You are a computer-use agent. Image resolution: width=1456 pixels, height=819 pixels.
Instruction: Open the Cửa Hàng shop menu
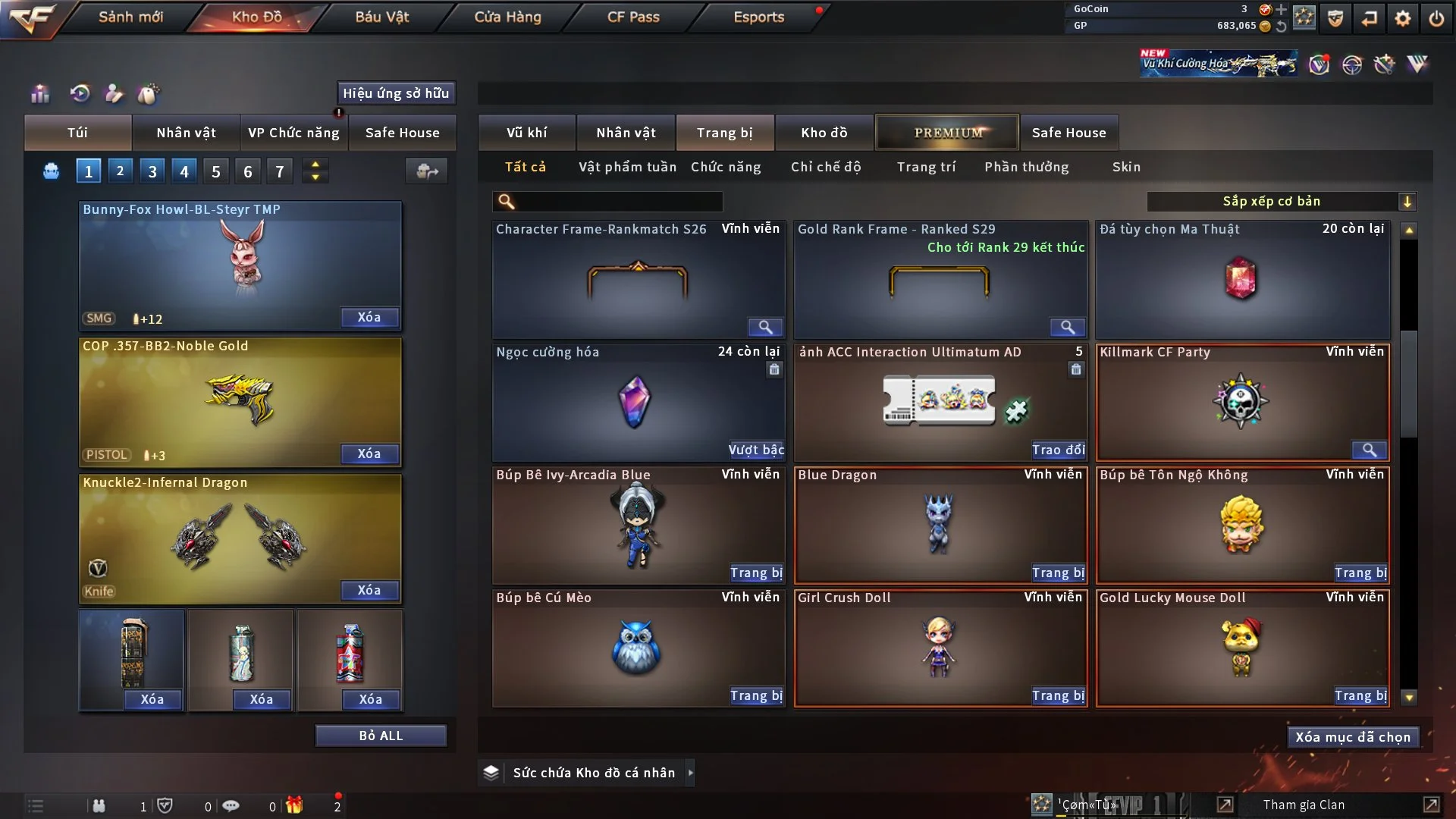pyautogui.click(x=507, y=17)
